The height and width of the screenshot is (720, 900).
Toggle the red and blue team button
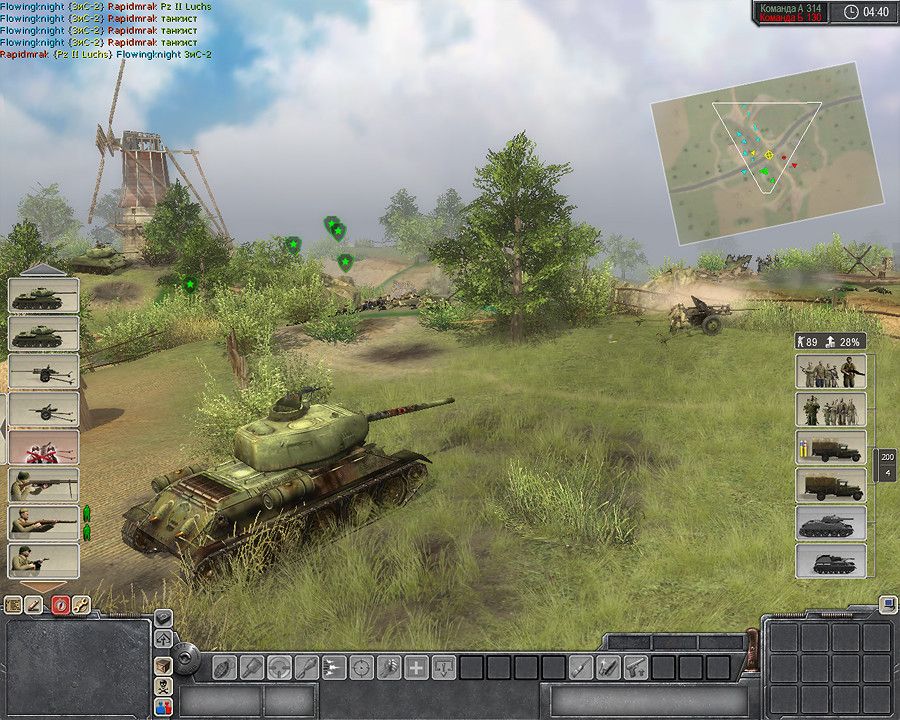click(x=163, y=708)
